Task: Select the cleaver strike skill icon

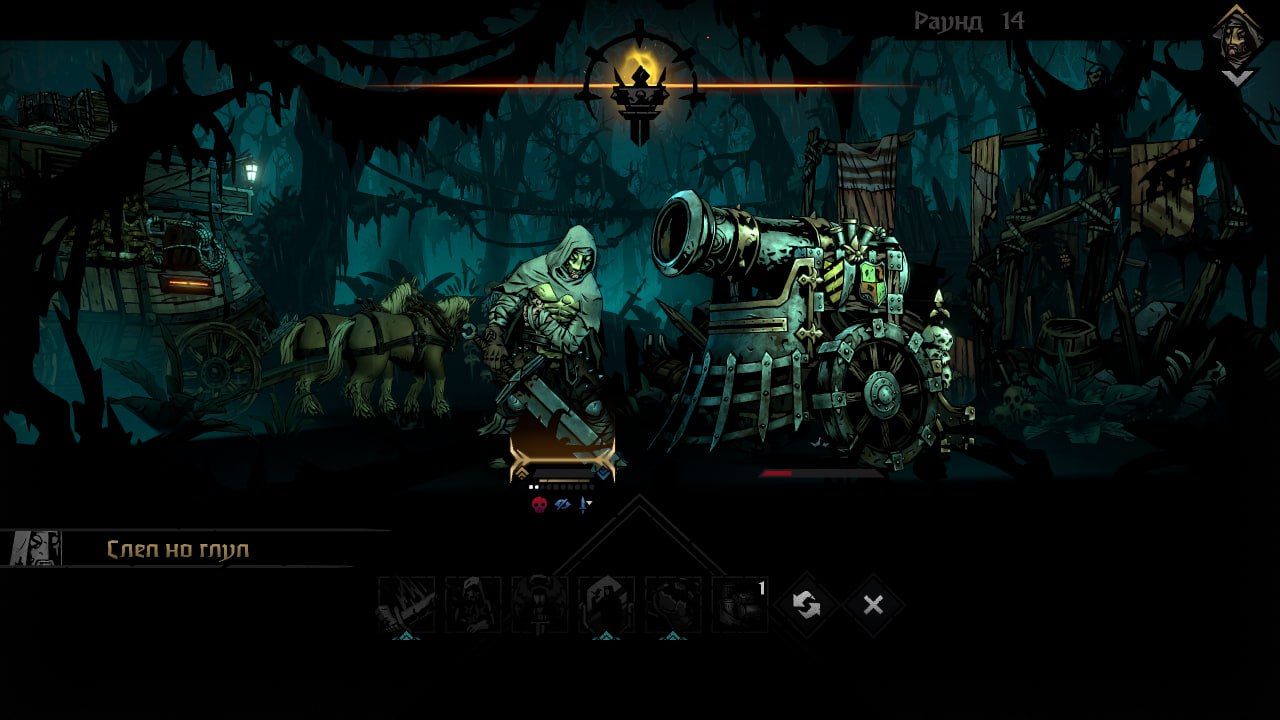Action: (406, 604)
